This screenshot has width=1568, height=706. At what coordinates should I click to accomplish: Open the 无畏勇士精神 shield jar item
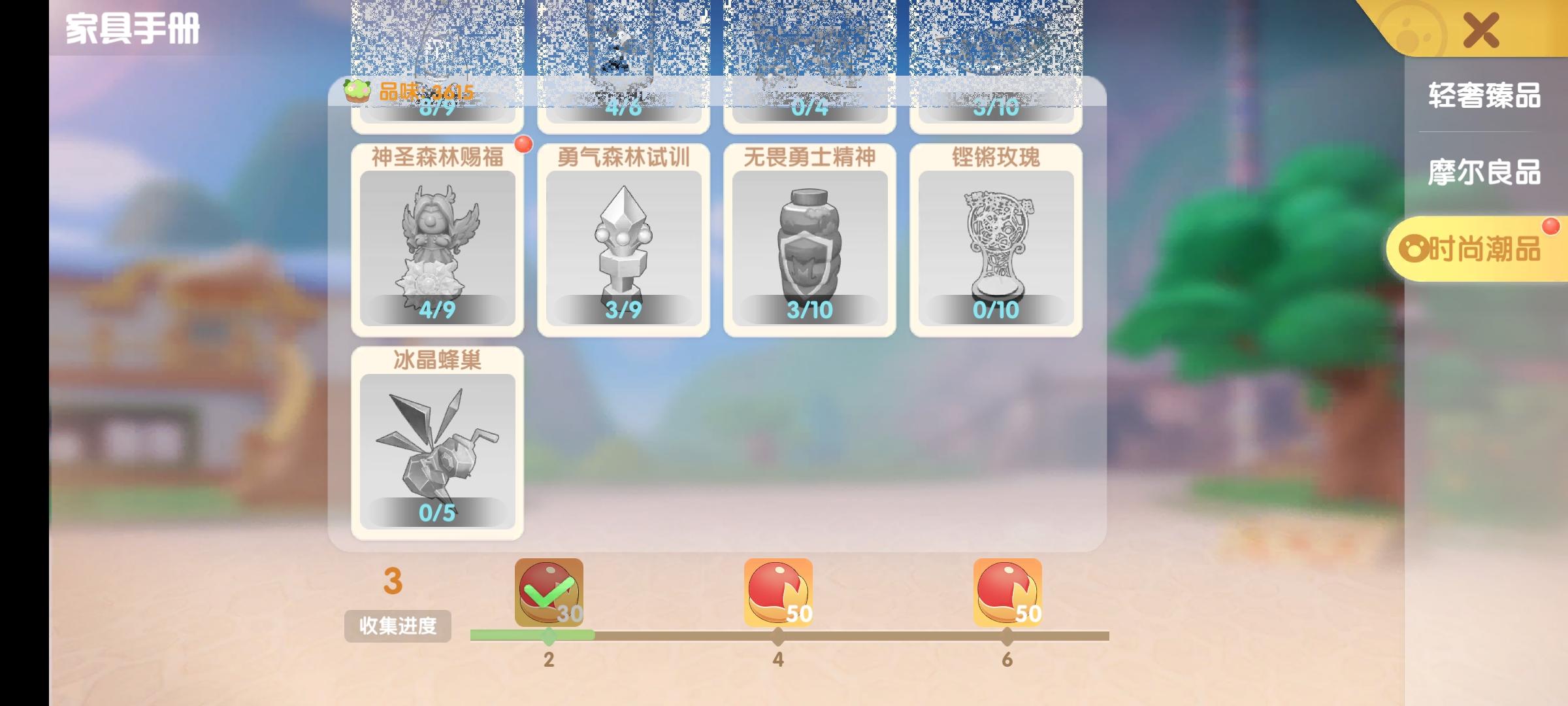click(x=810, y=245)
